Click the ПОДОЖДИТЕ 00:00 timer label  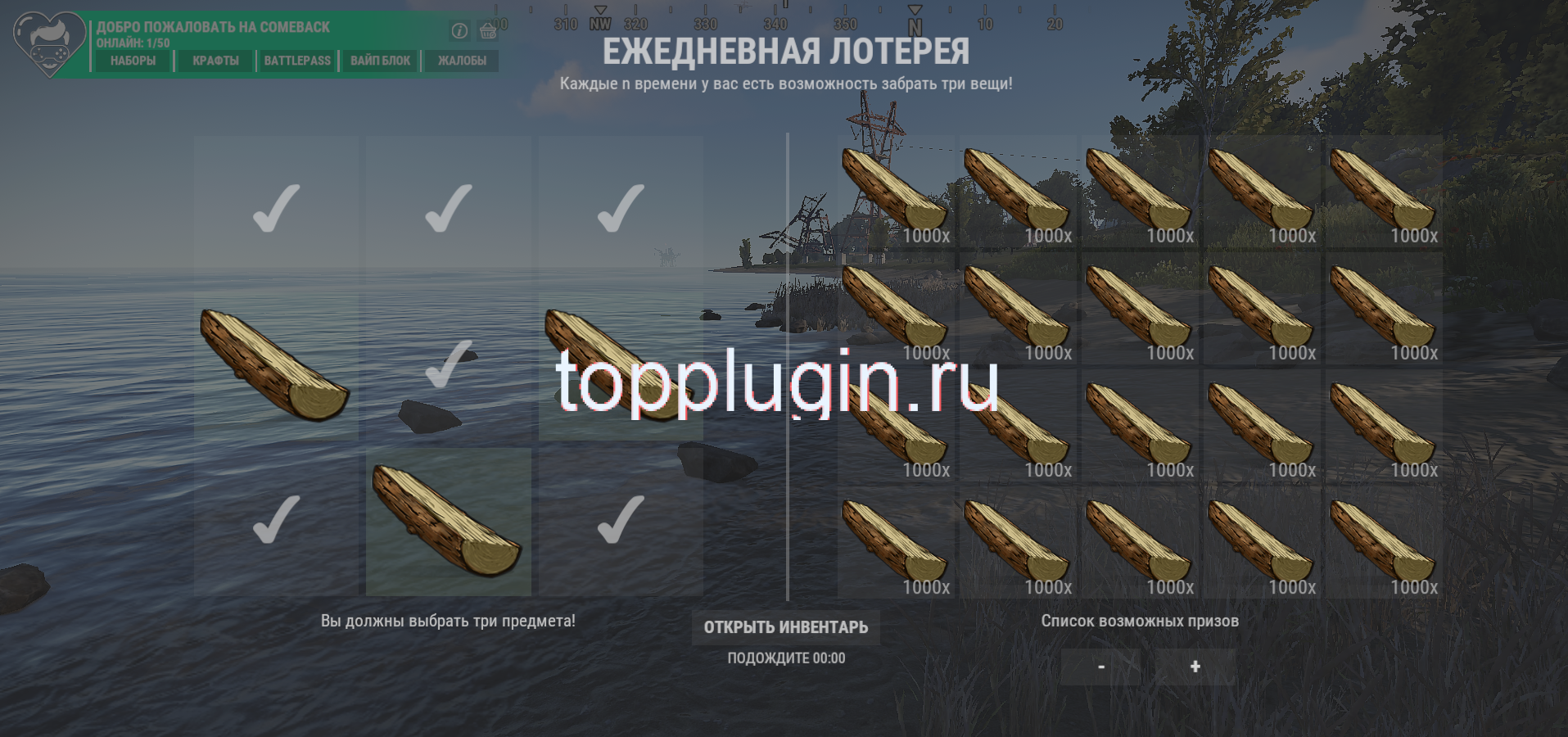click(785, 658)
